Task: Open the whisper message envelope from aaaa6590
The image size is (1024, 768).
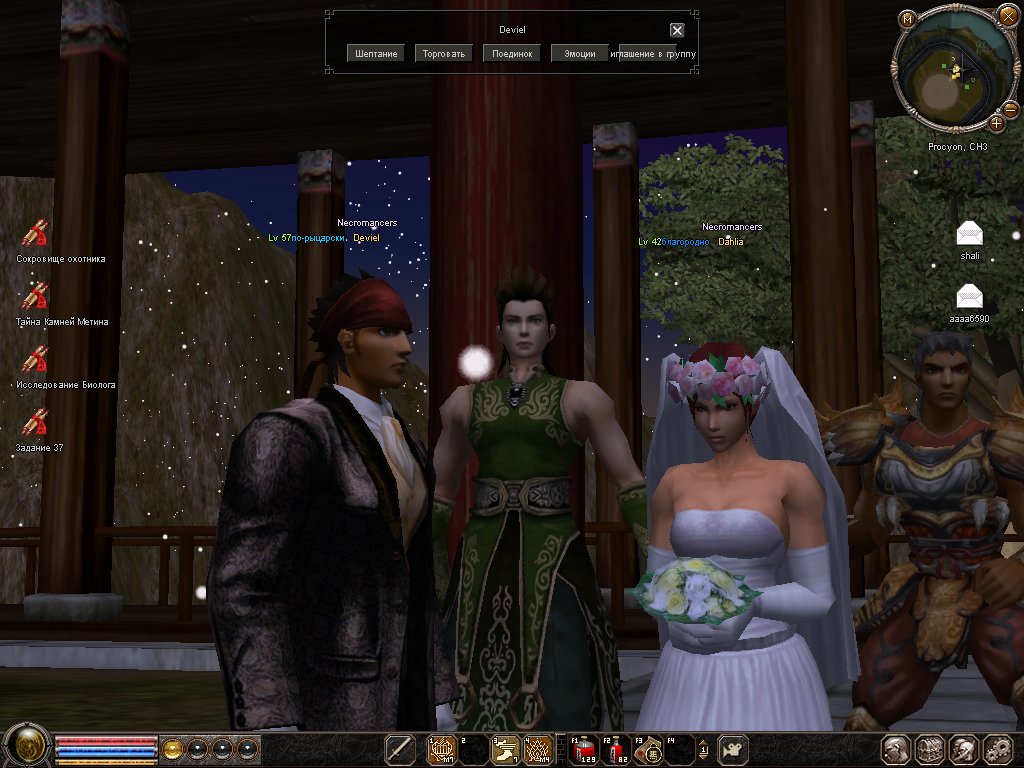Action: coord(969,296)
